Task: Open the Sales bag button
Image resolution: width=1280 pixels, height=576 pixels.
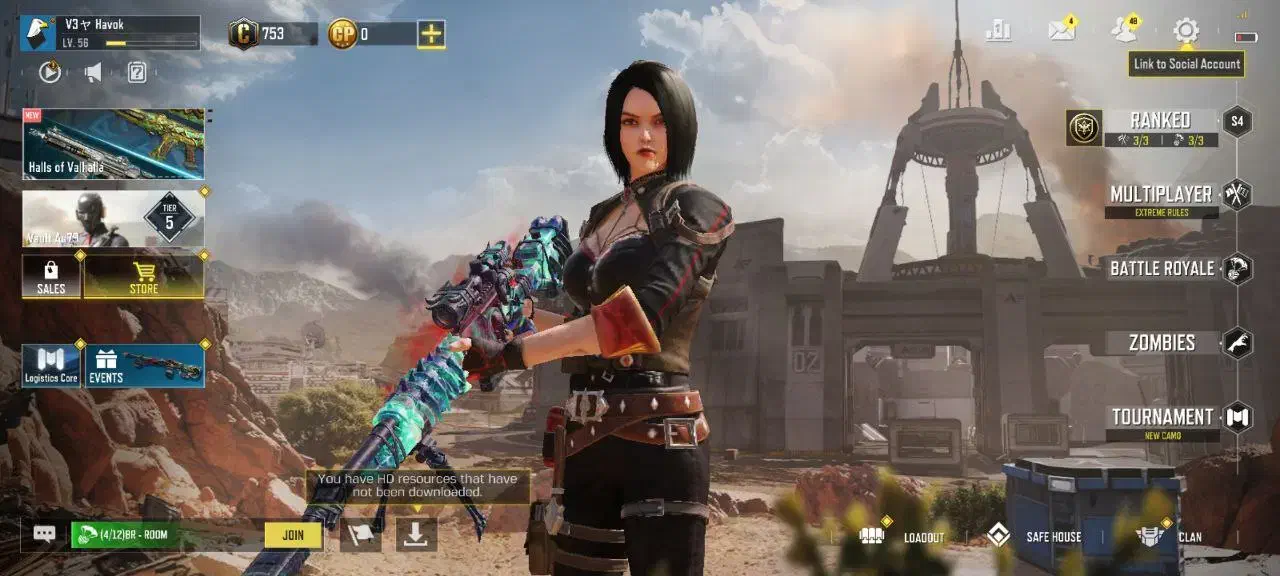Action: pyautogui.click(x=51, y=276)
